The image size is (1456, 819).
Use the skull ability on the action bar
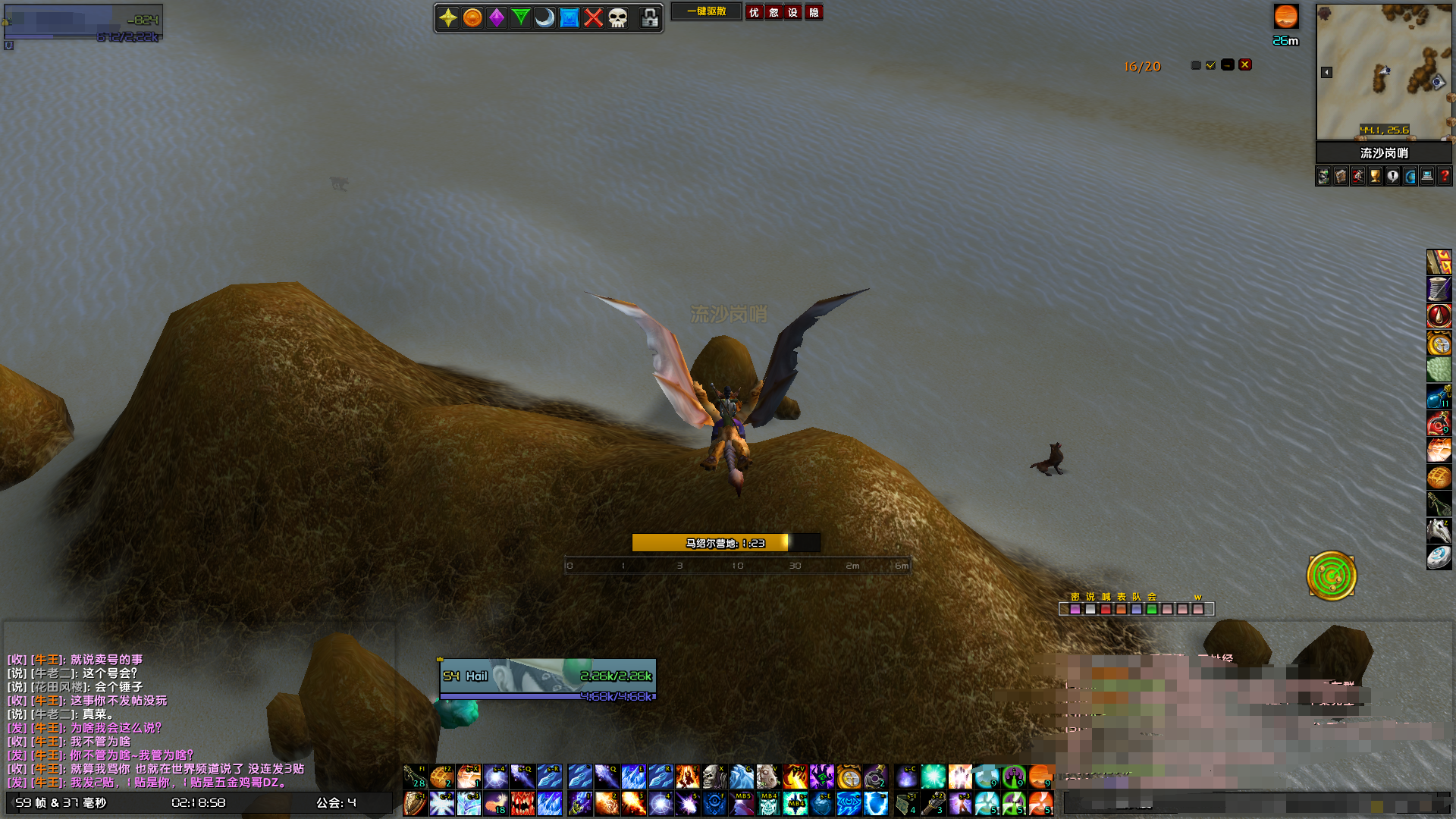[714, 777]
